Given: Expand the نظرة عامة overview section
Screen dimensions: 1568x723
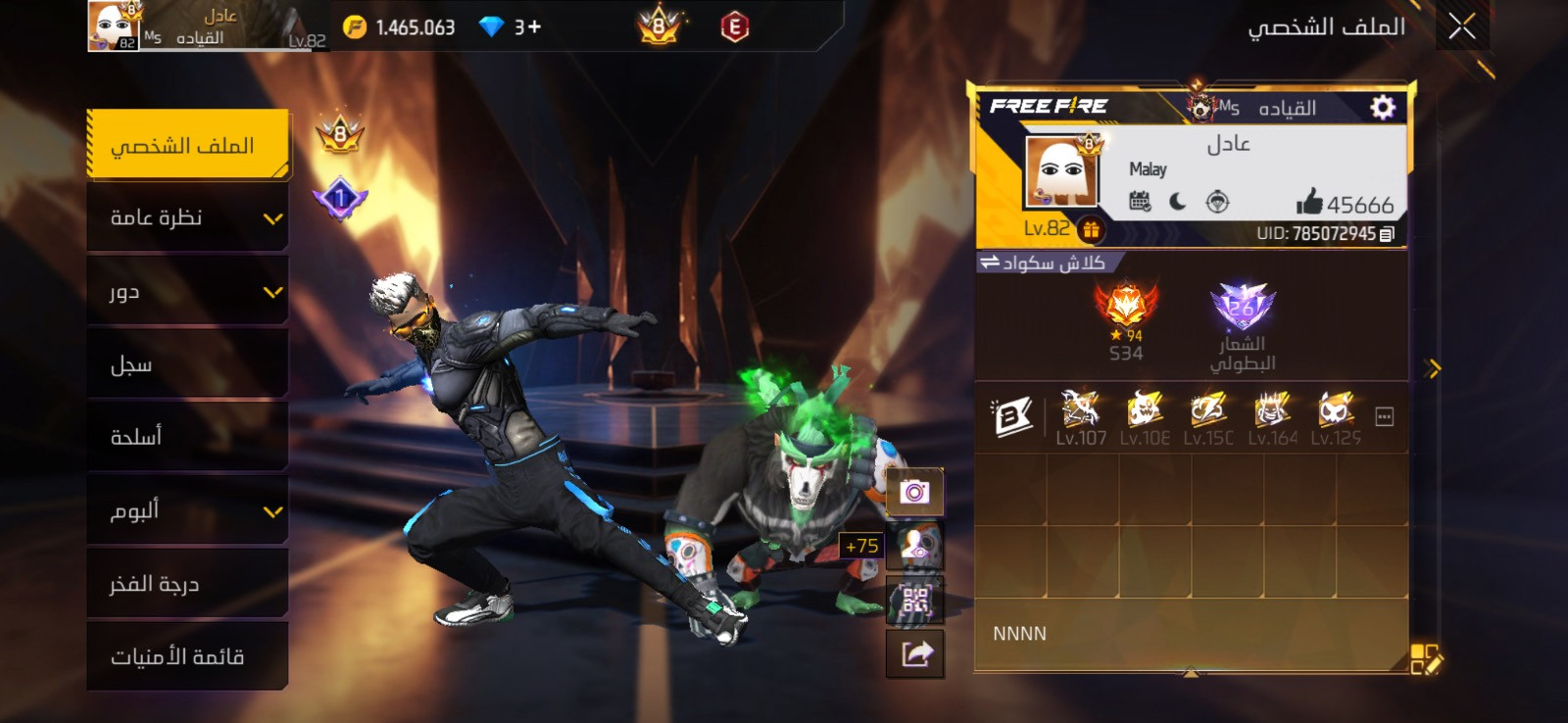Looking at the screenshot, I should (187, 217).
